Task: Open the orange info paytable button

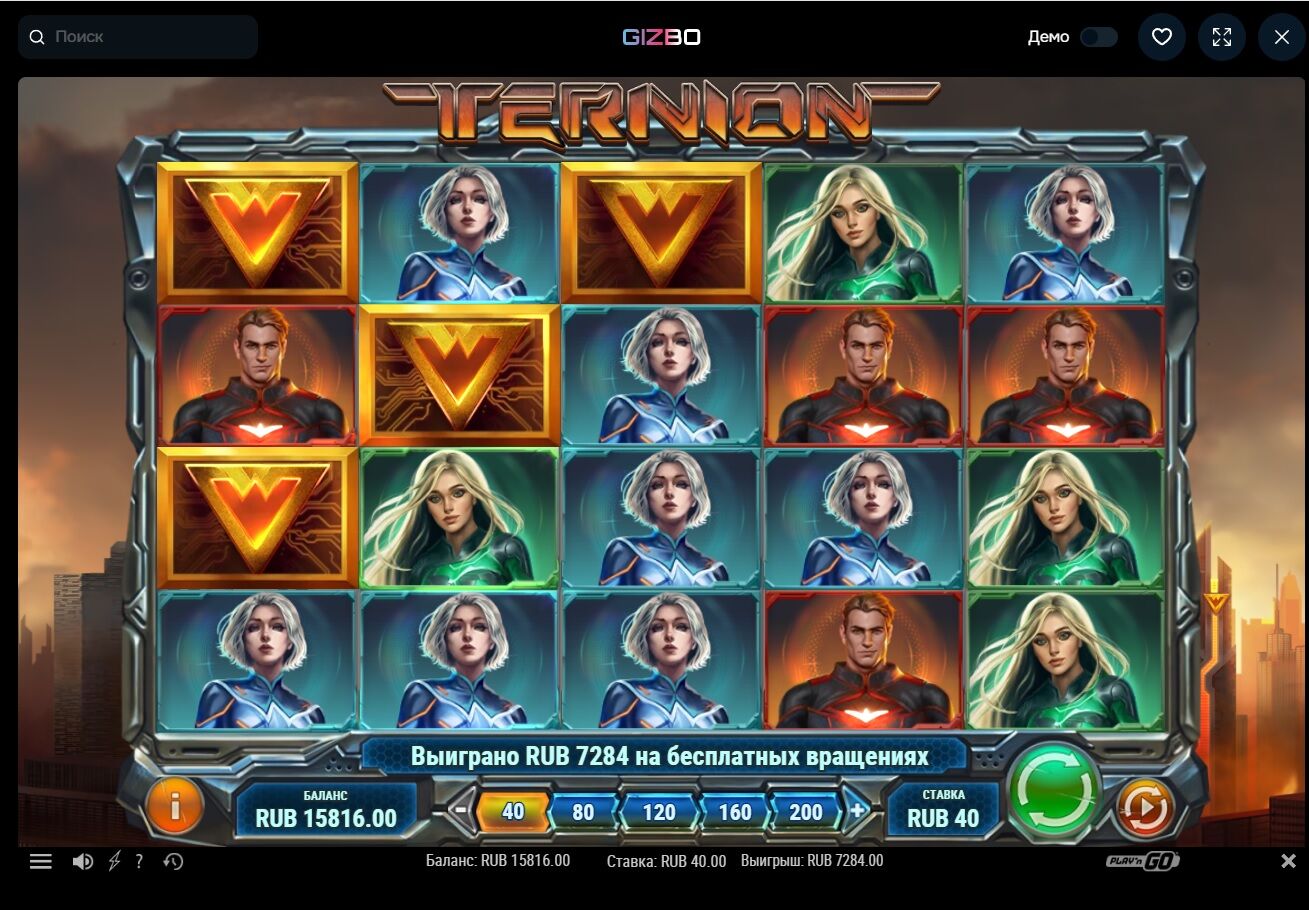Action: 174,806
